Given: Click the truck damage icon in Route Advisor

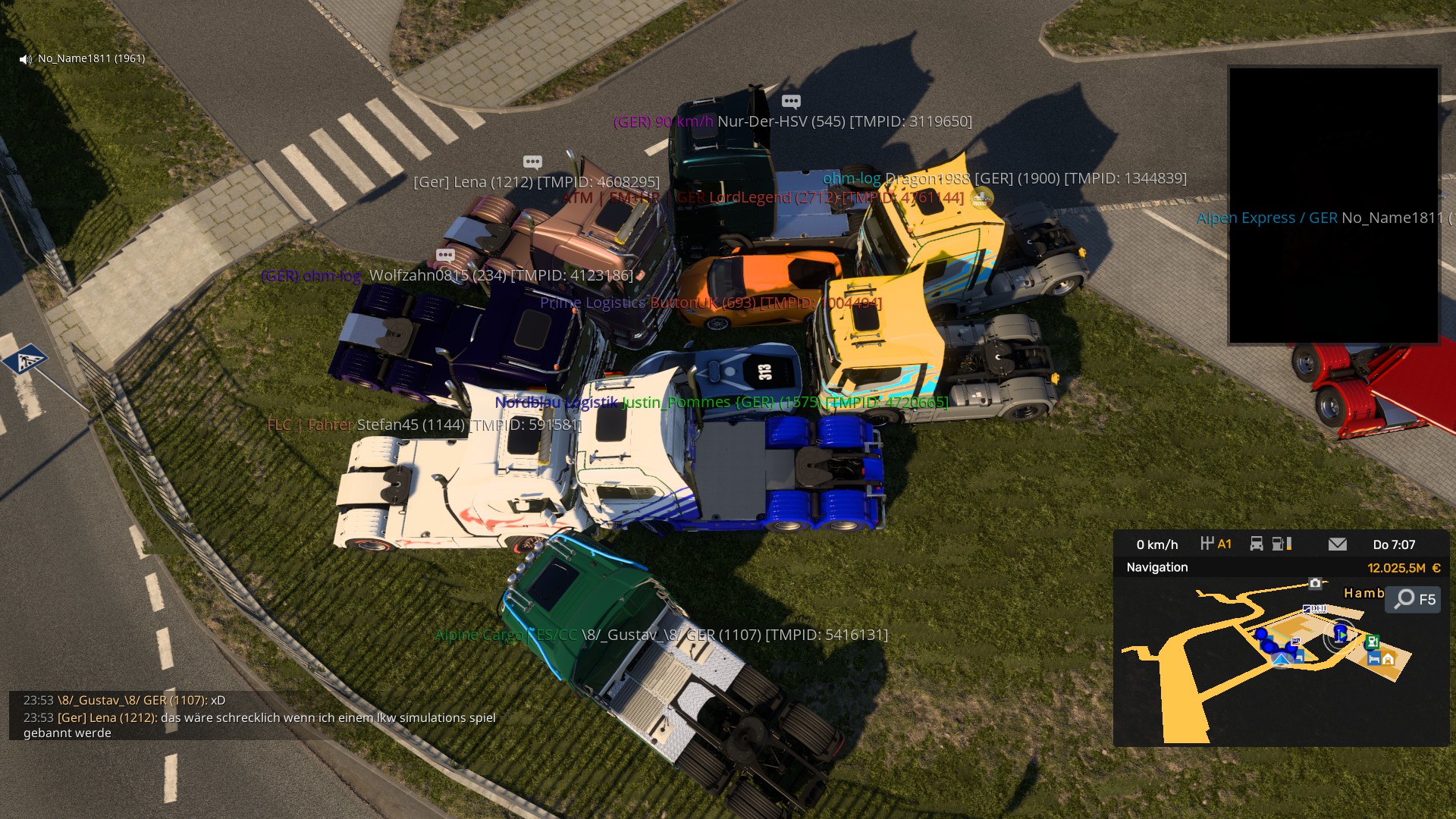Looking at the screenshot, I should click(x=1257, y=544).
